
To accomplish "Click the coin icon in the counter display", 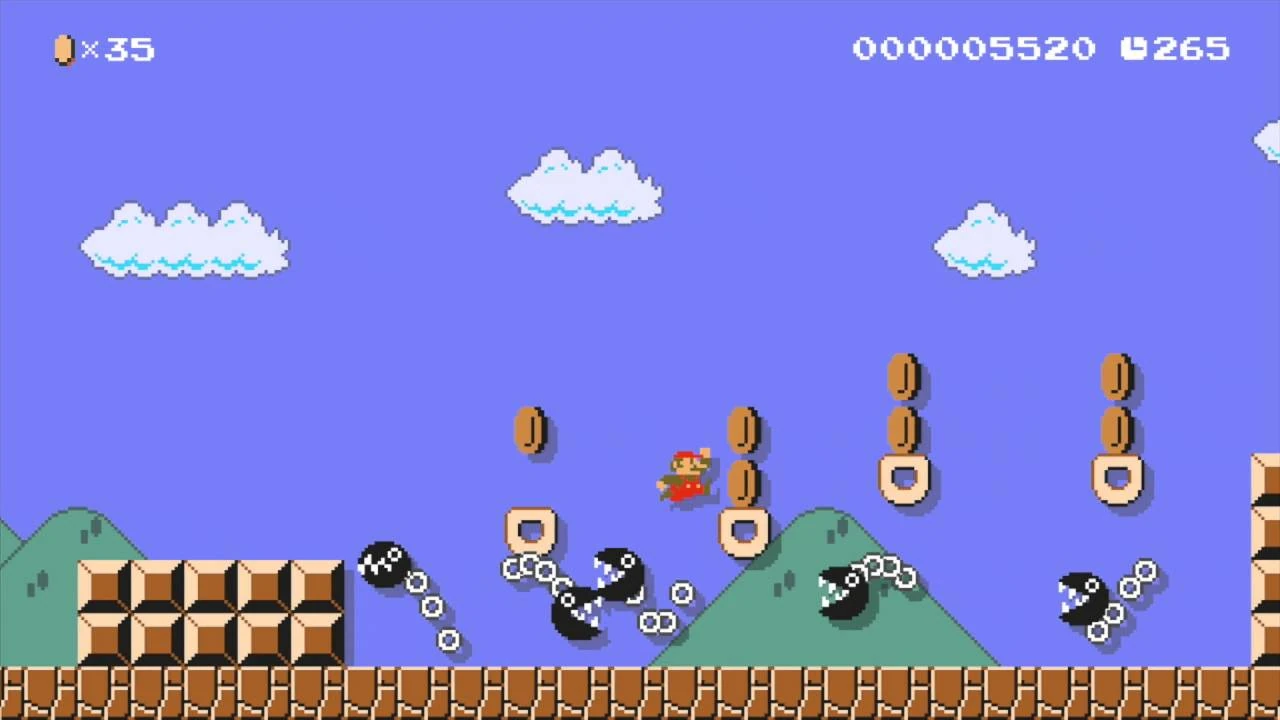I will click(63, 50).
